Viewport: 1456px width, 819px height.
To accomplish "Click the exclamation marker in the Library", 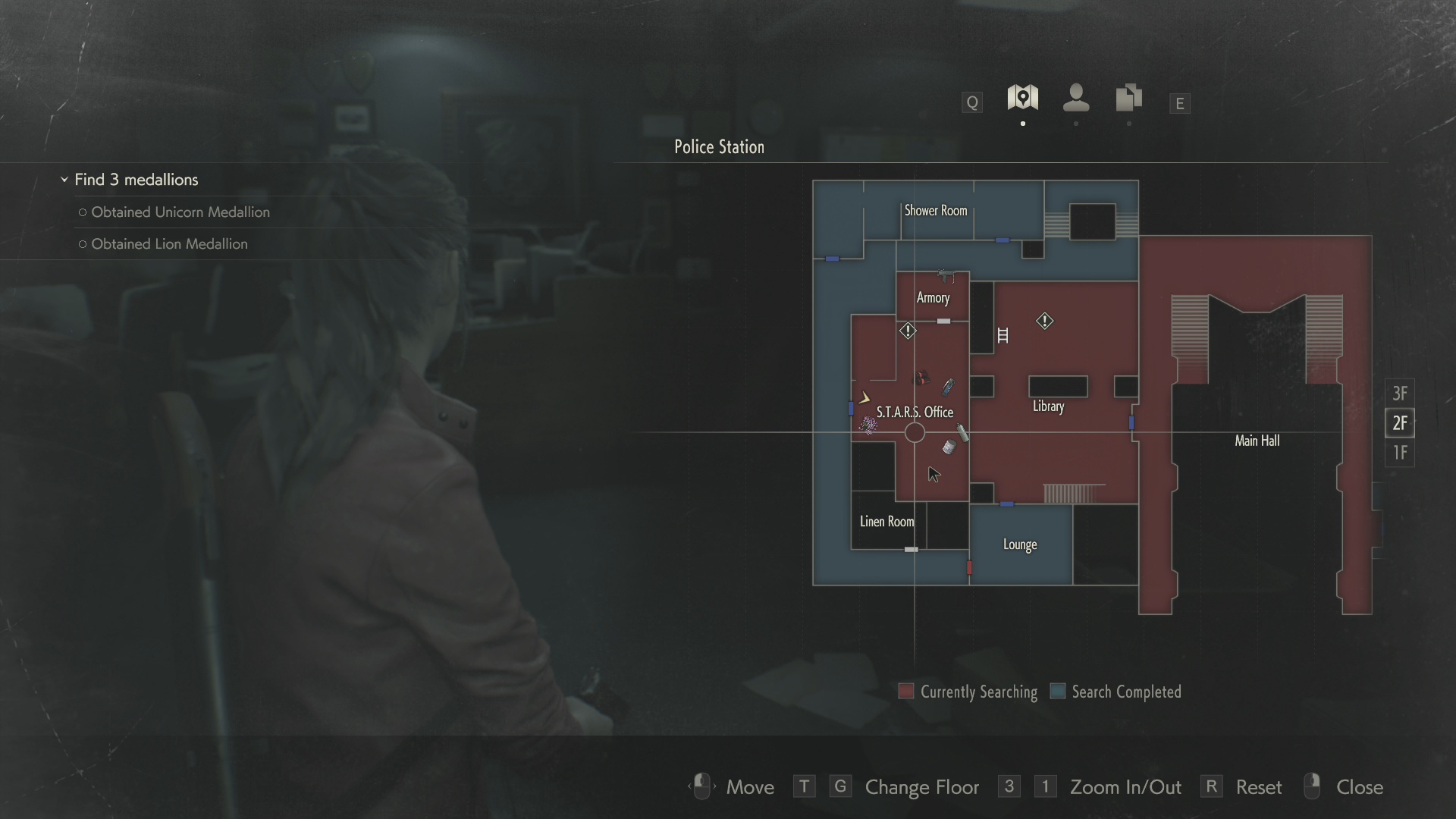I will pyautogui.click(x=1044, y=322).
